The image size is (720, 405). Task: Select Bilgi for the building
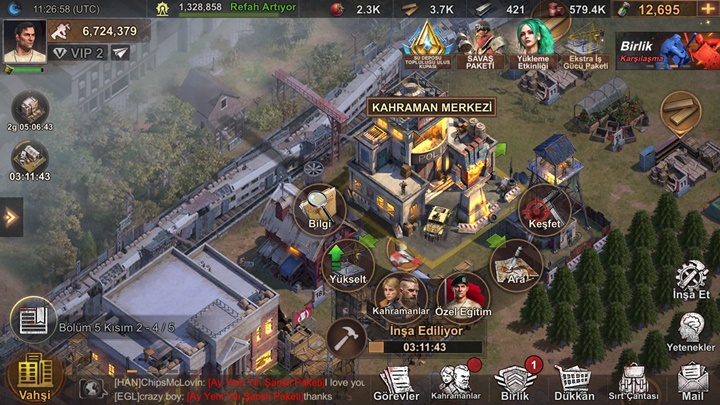point(321,207)
